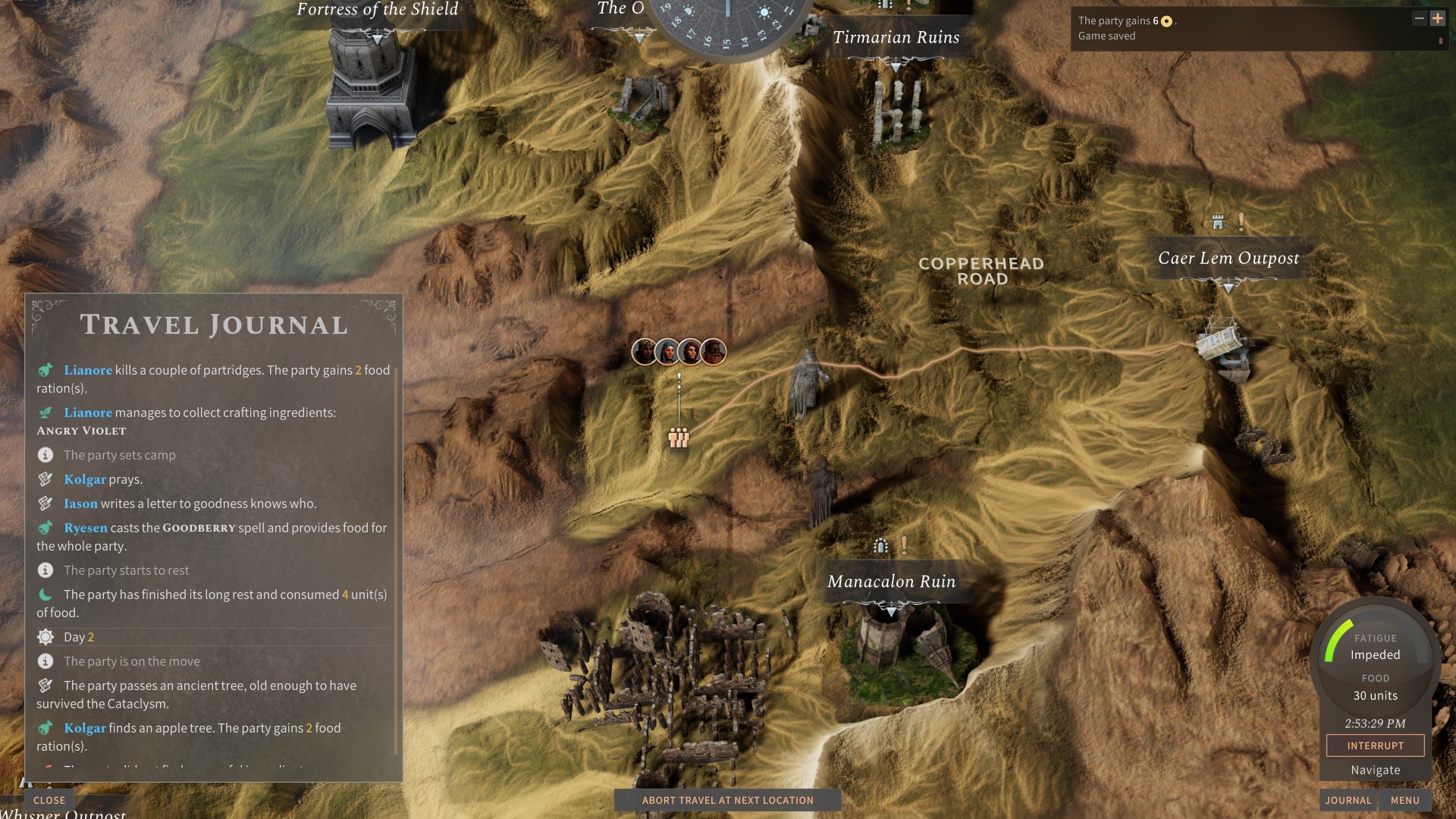Click Lianore's name in the partridges entry
This screenshot has width=1456, height=819.
[x=88, y=370]
